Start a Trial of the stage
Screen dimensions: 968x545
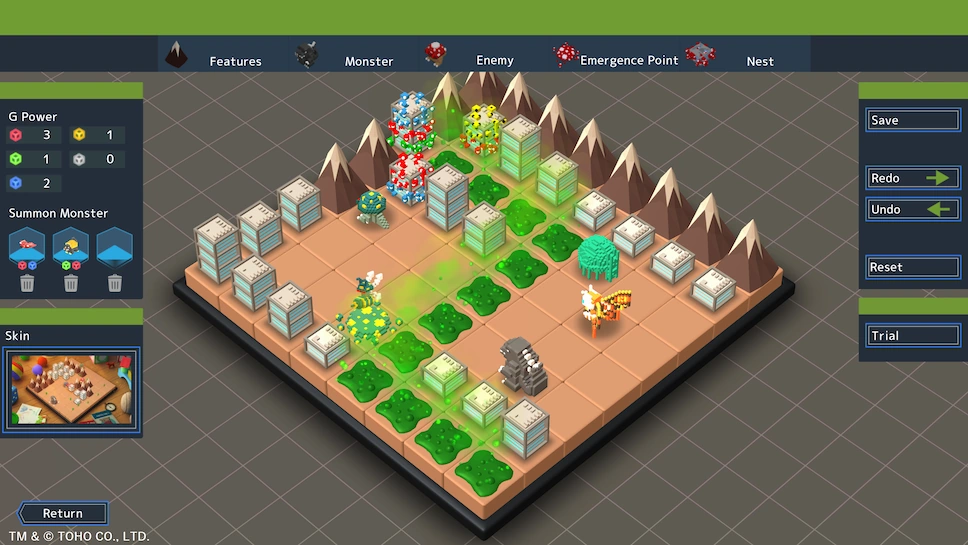tap(913, 335)
